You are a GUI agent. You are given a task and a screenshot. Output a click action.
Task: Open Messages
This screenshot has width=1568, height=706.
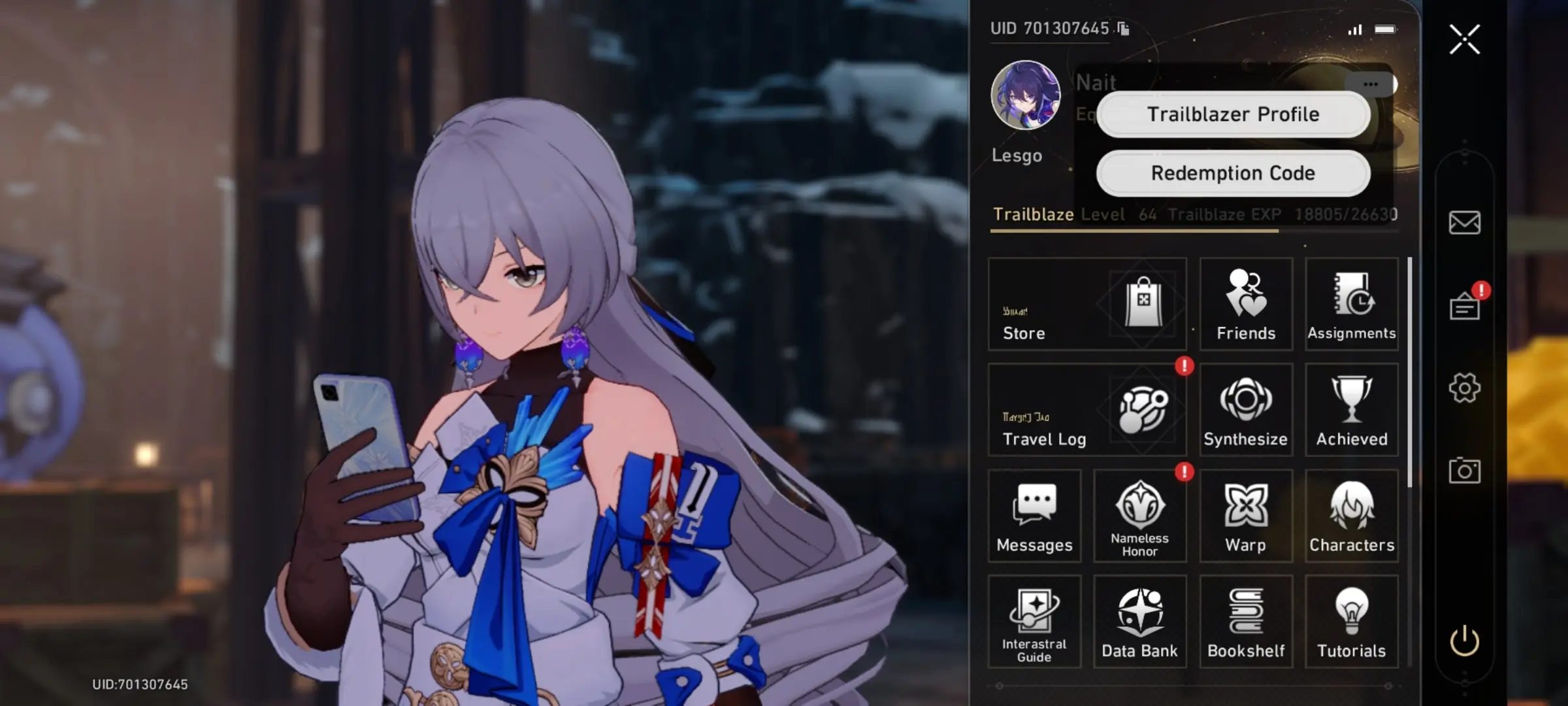(1034, 516)
